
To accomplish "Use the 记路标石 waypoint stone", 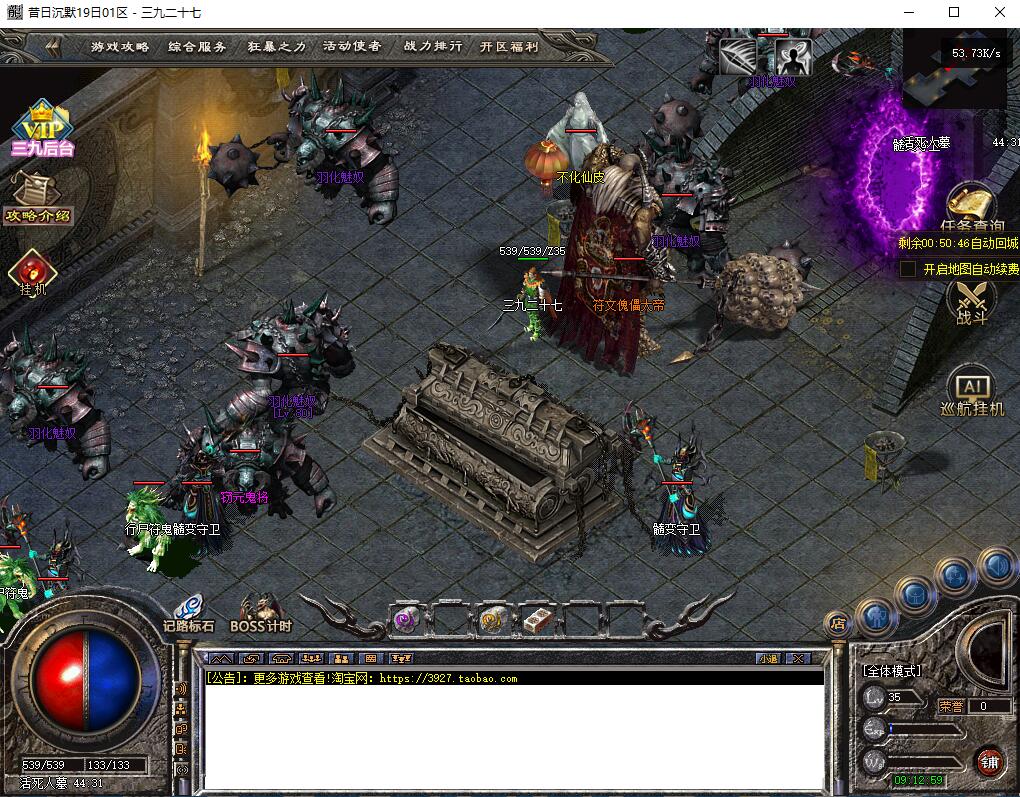I will coord(188,611).
